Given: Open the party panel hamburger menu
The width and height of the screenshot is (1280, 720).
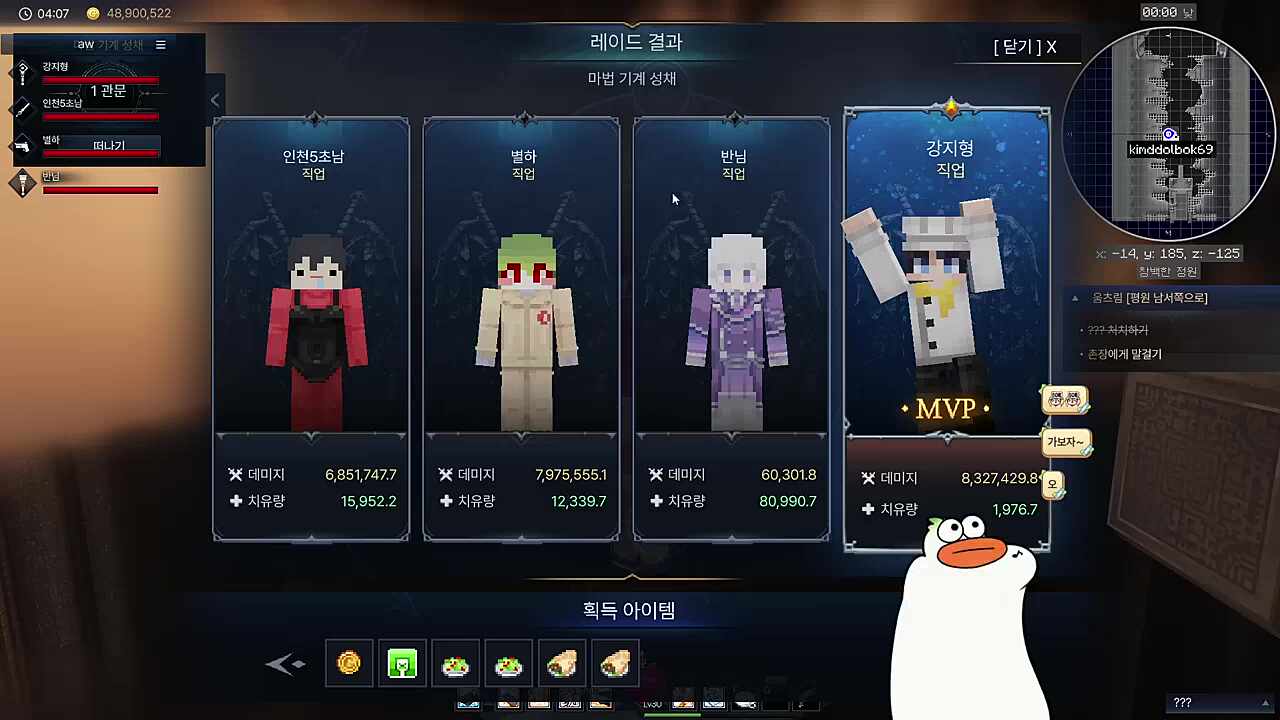Looking at the screenshot, I should click(x=160, y=44).
